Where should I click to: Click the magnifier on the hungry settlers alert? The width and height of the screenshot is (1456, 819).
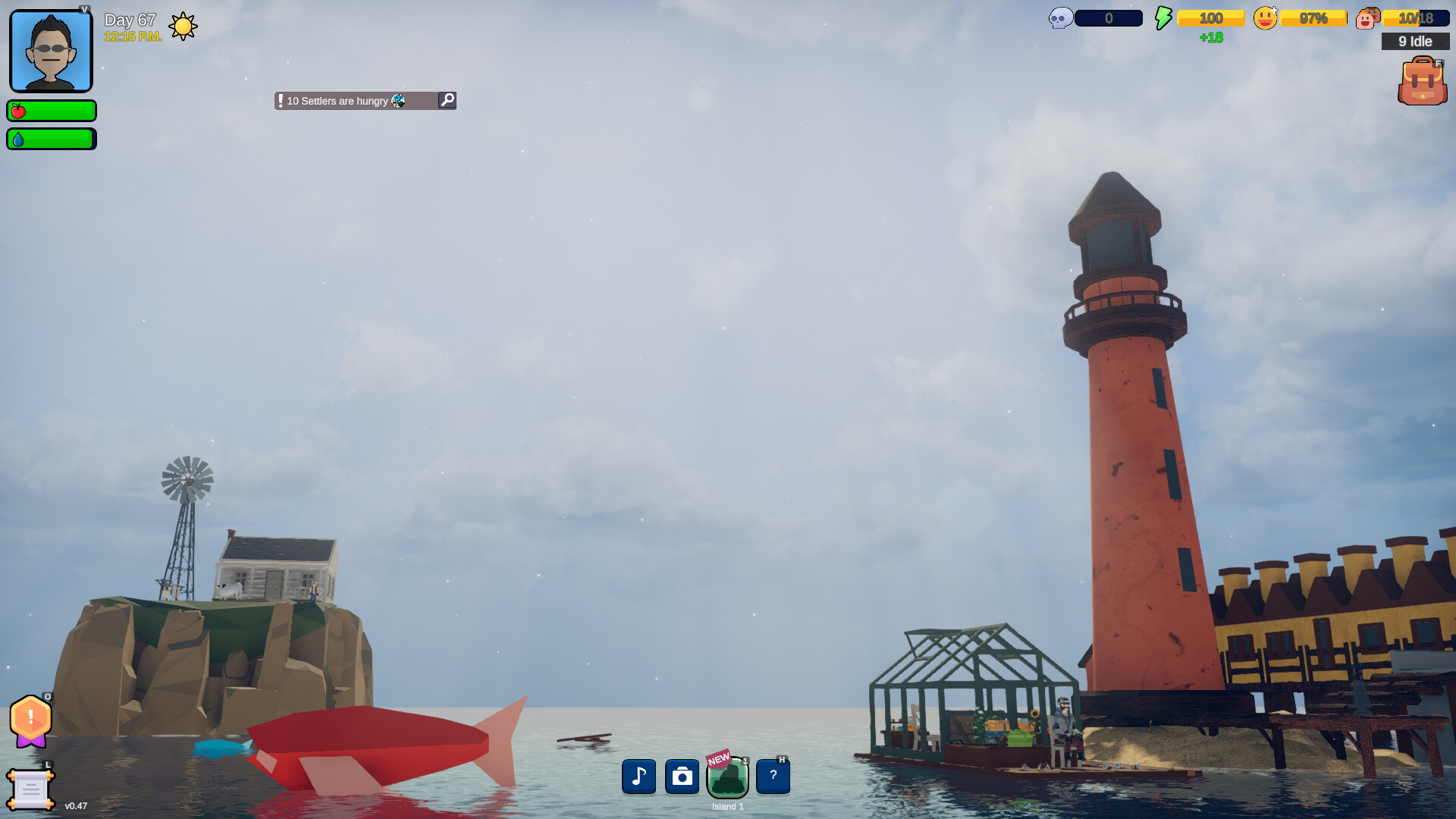coord(447,100)
